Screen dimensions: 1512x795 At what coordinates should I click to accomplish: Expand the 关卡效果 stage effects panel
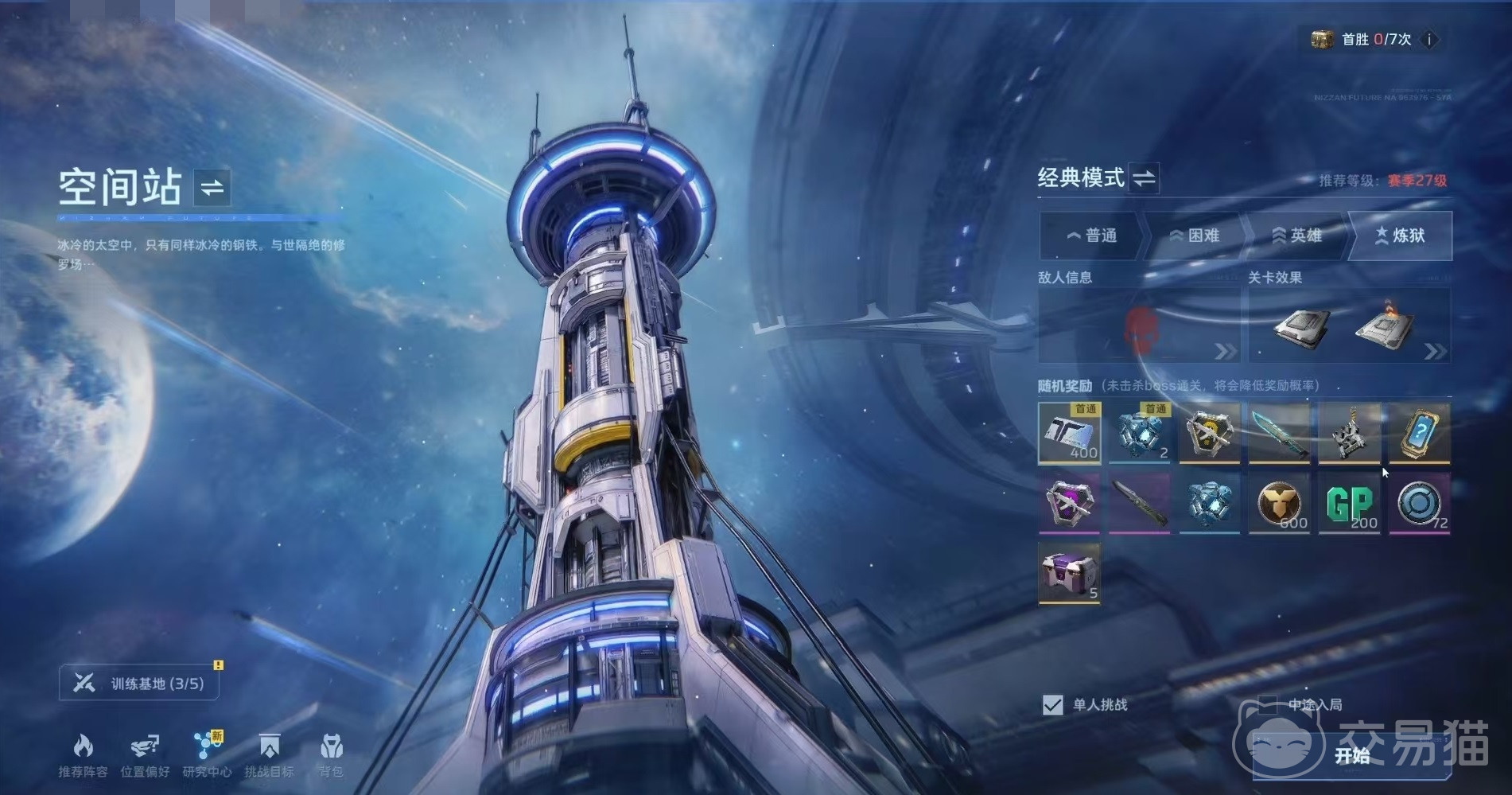point(1435,351)
